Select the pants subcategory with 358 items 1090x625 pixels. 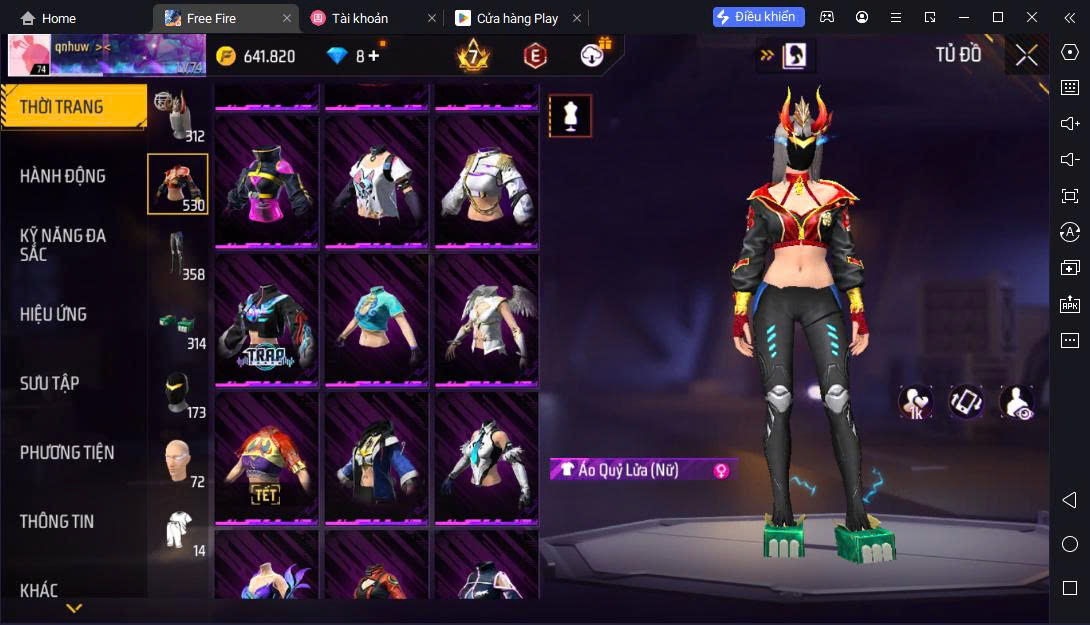(178, 256)
